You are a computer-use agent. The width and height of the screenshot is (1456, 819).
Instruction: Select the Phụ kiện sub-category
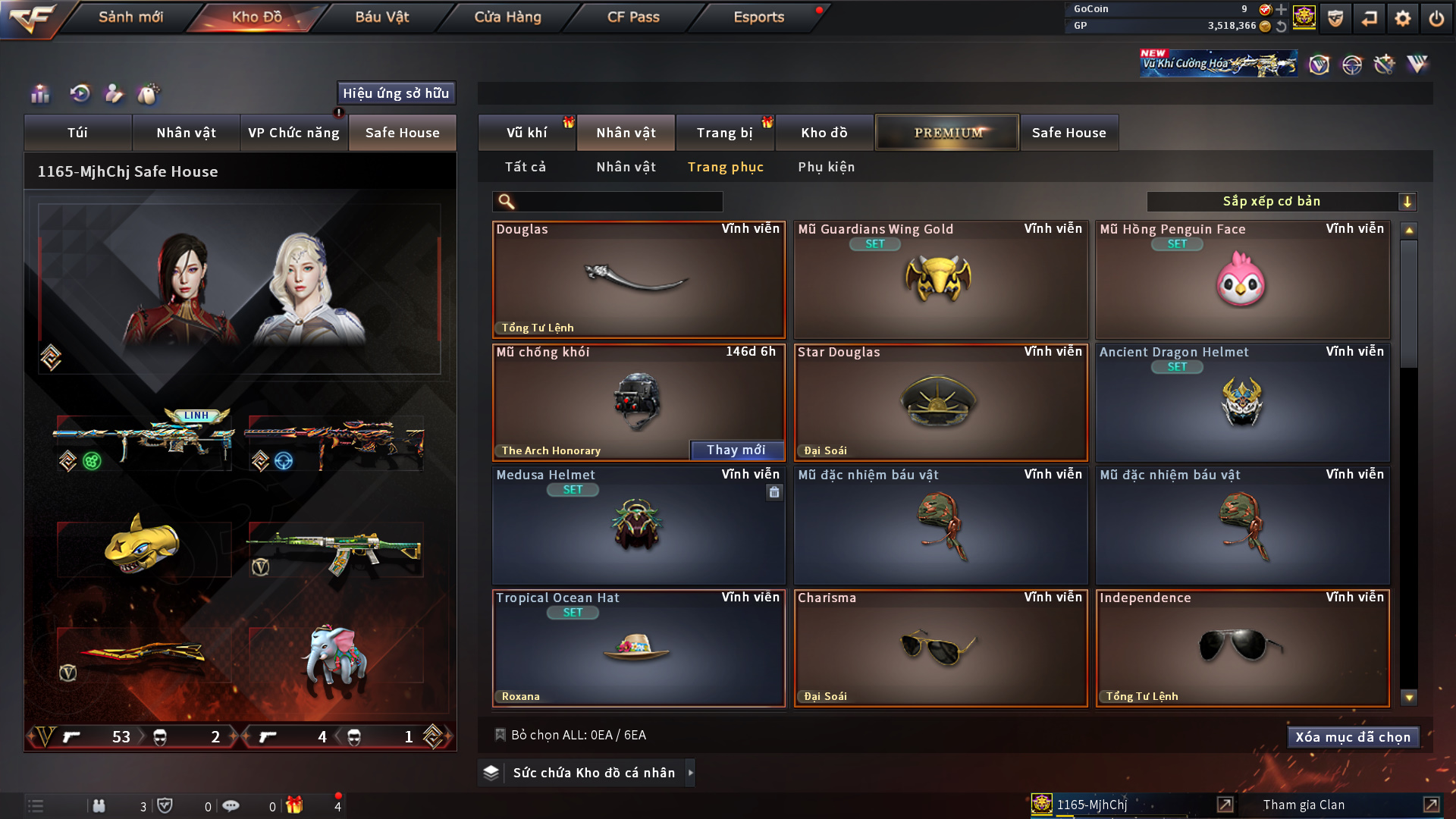click(826, 167)
